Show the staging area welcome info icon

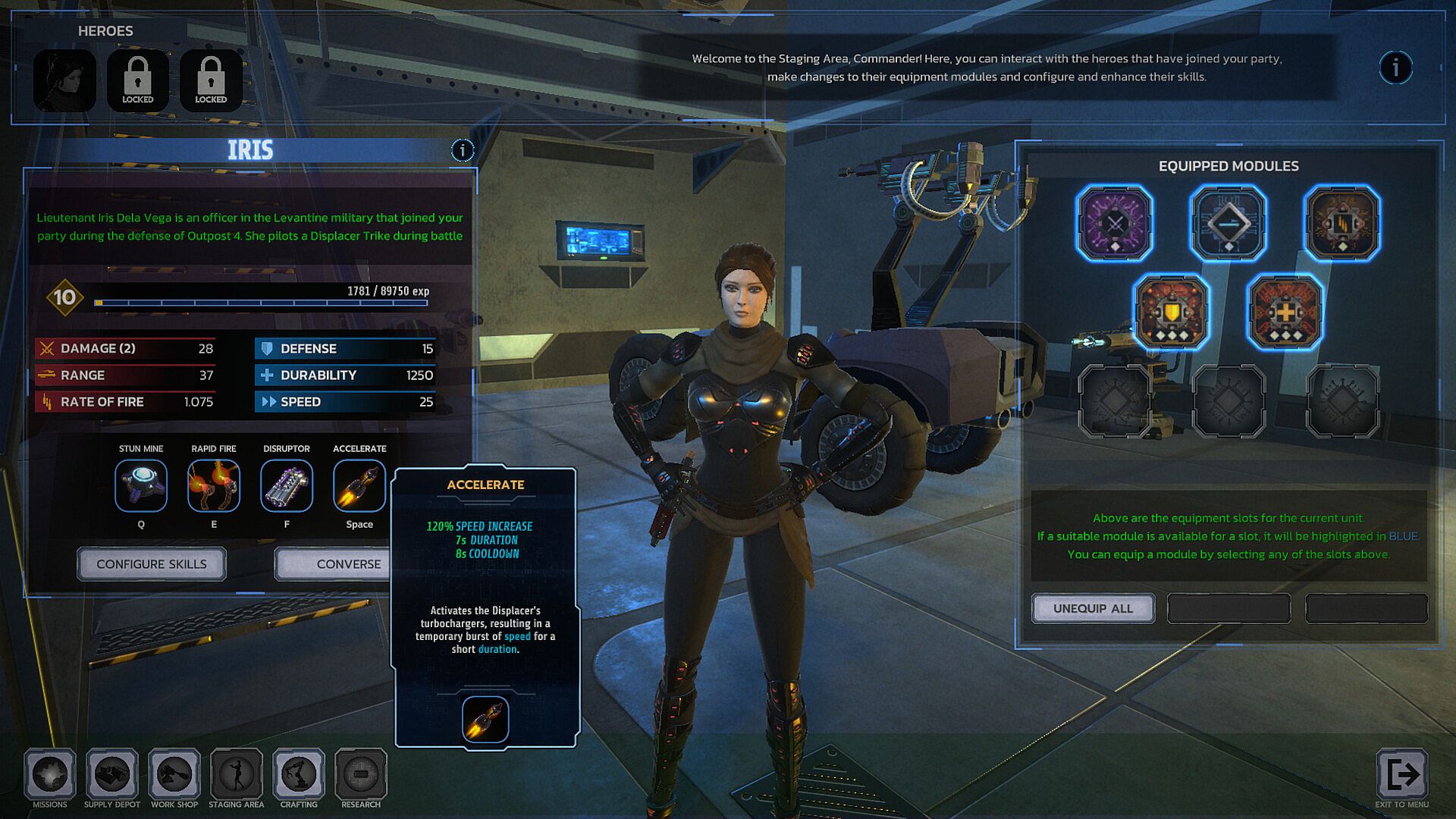tap(1395, 68)
